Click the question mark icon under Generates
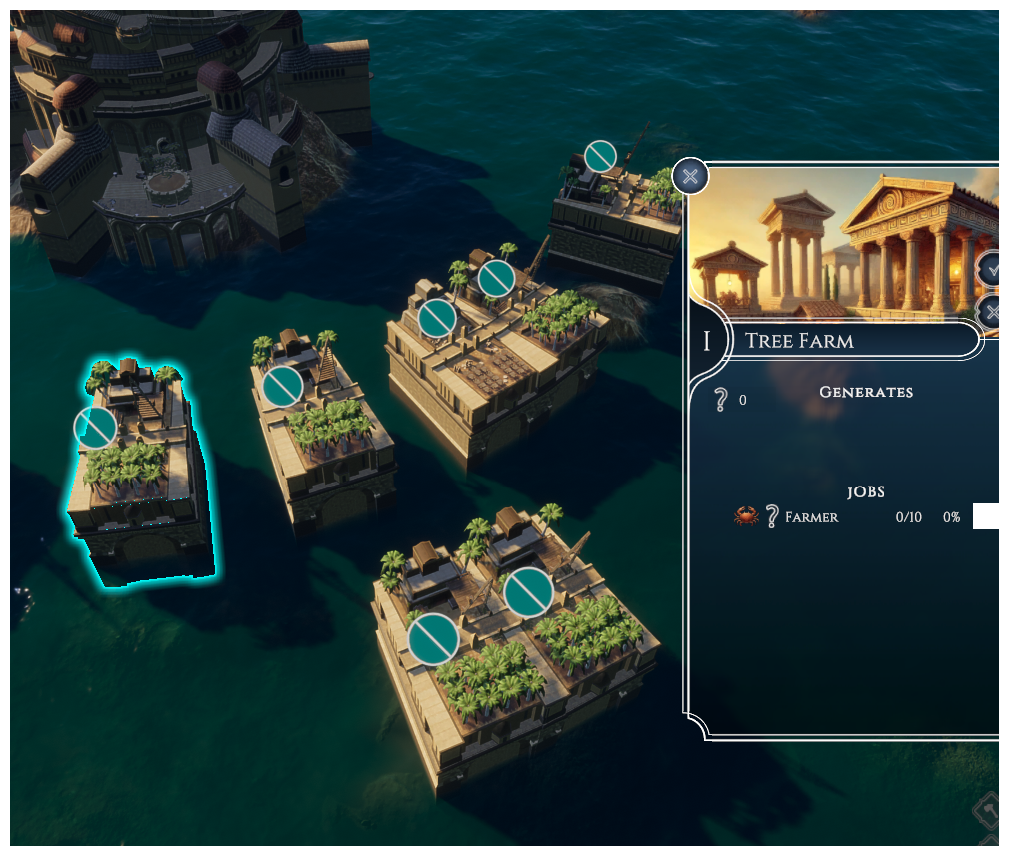Viewport: 1009px width, 856px height. click(x=719, y=400)
